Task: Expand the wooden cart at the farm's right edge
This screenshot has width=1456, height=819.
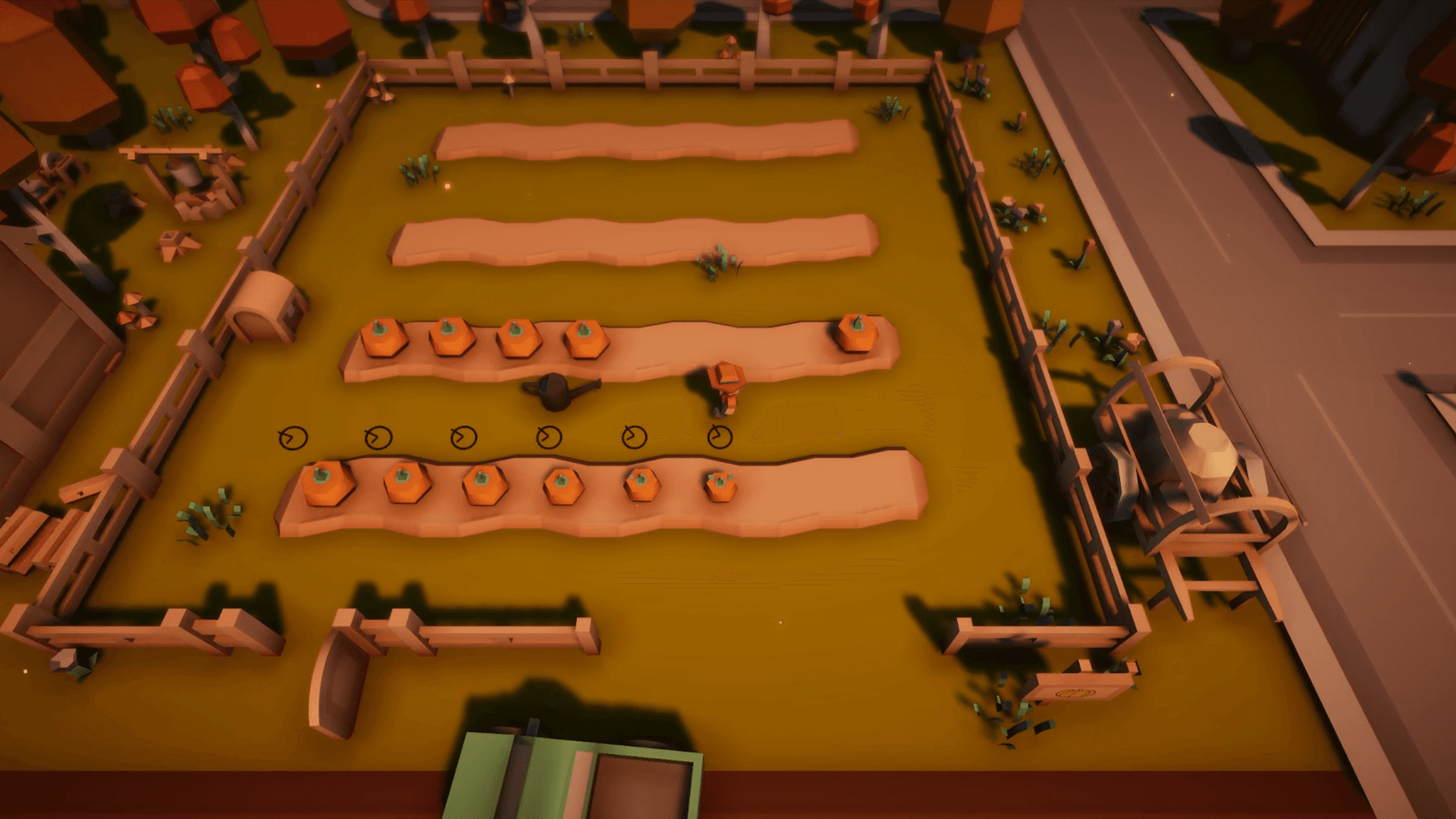Action: point(1191,478)
